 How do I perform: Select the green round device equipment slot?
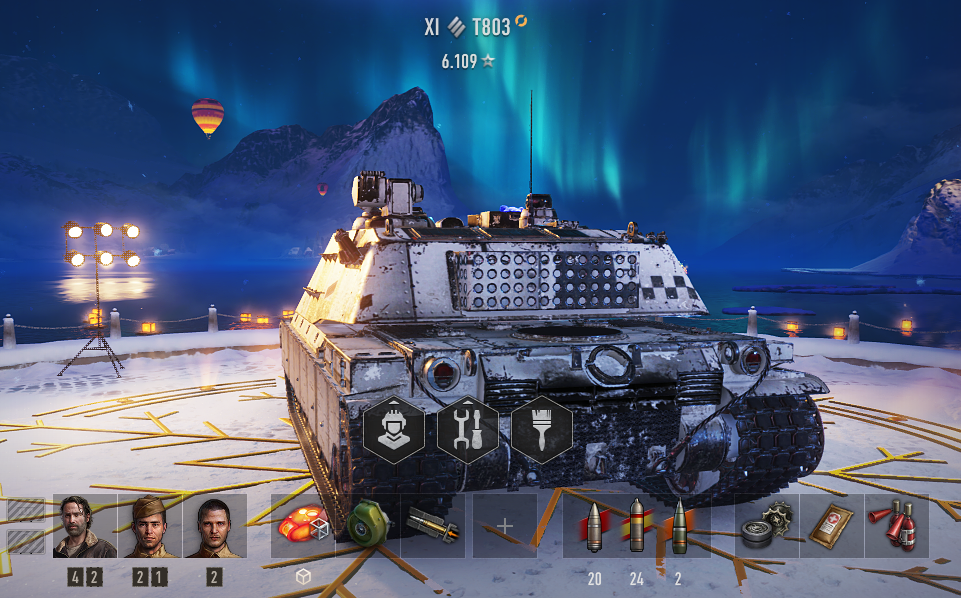[367, 526]
